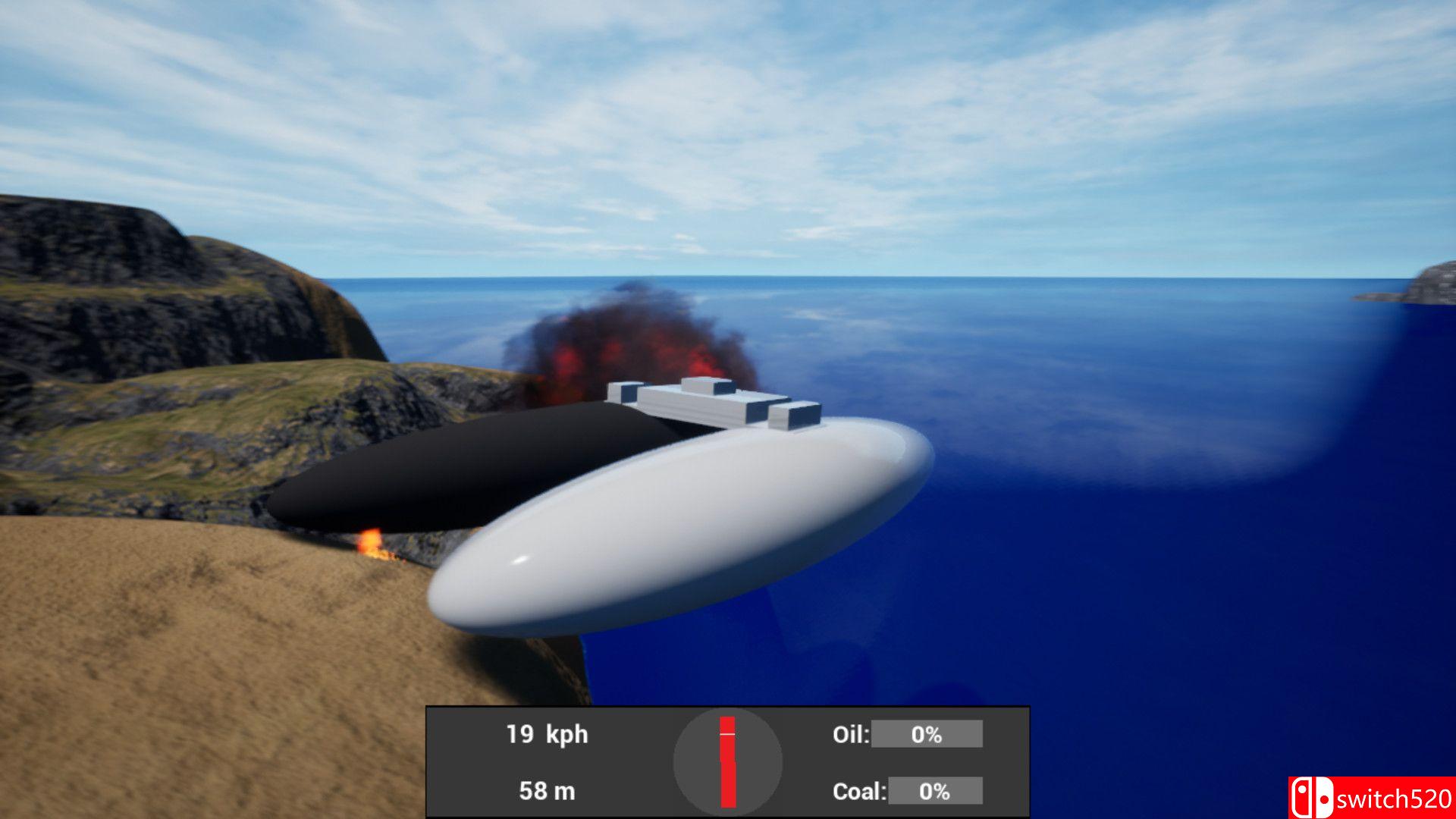
Task: Click the altitude meter indicator
Action: click(546, 790)
